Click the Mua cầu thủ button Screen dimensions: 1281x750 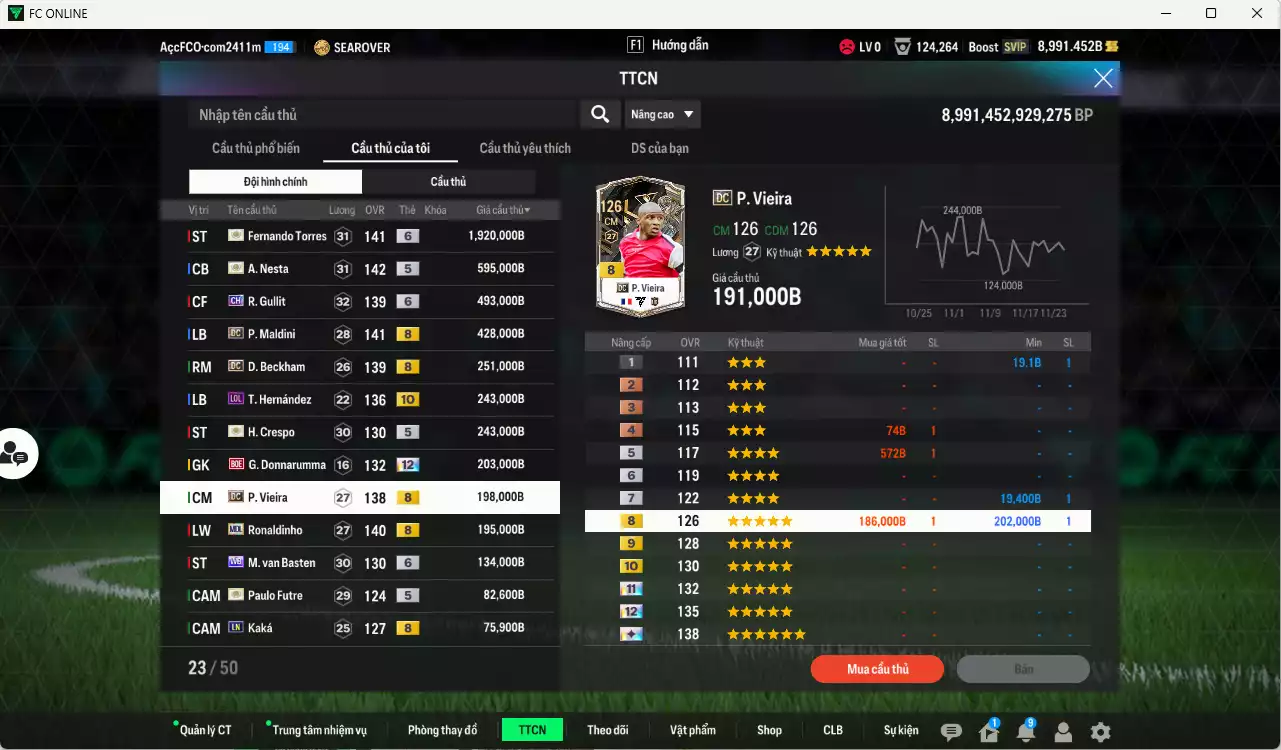[877, 669]
